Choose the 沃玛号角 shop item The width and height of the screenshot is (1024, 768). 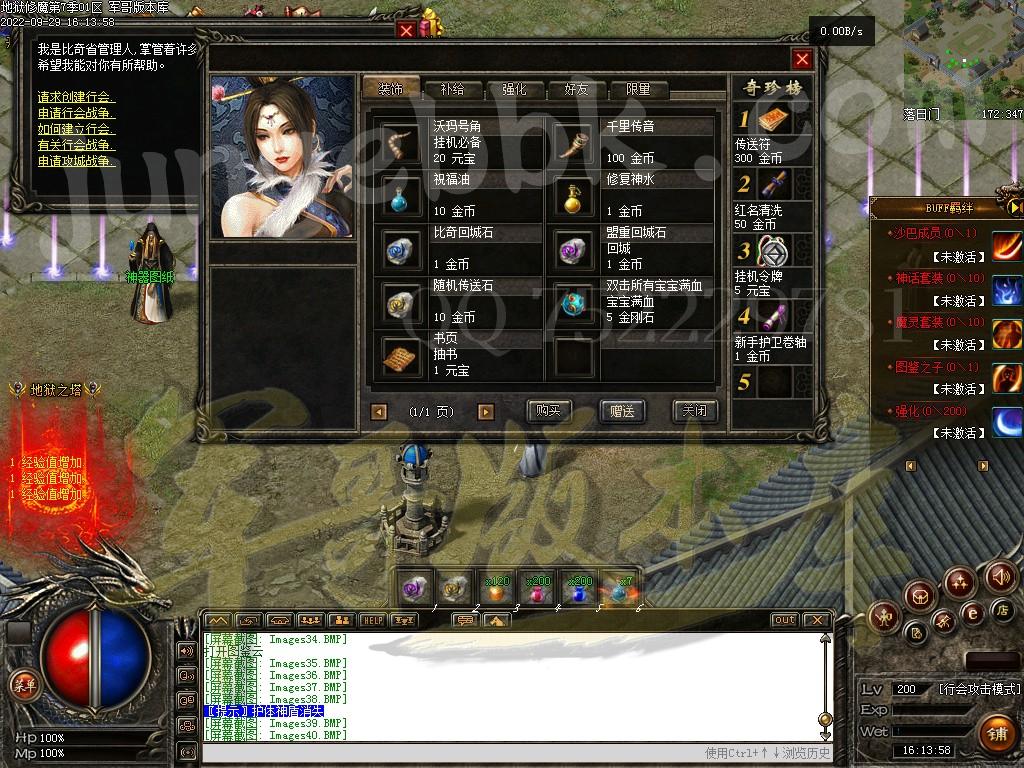click(x=402, y=142)
